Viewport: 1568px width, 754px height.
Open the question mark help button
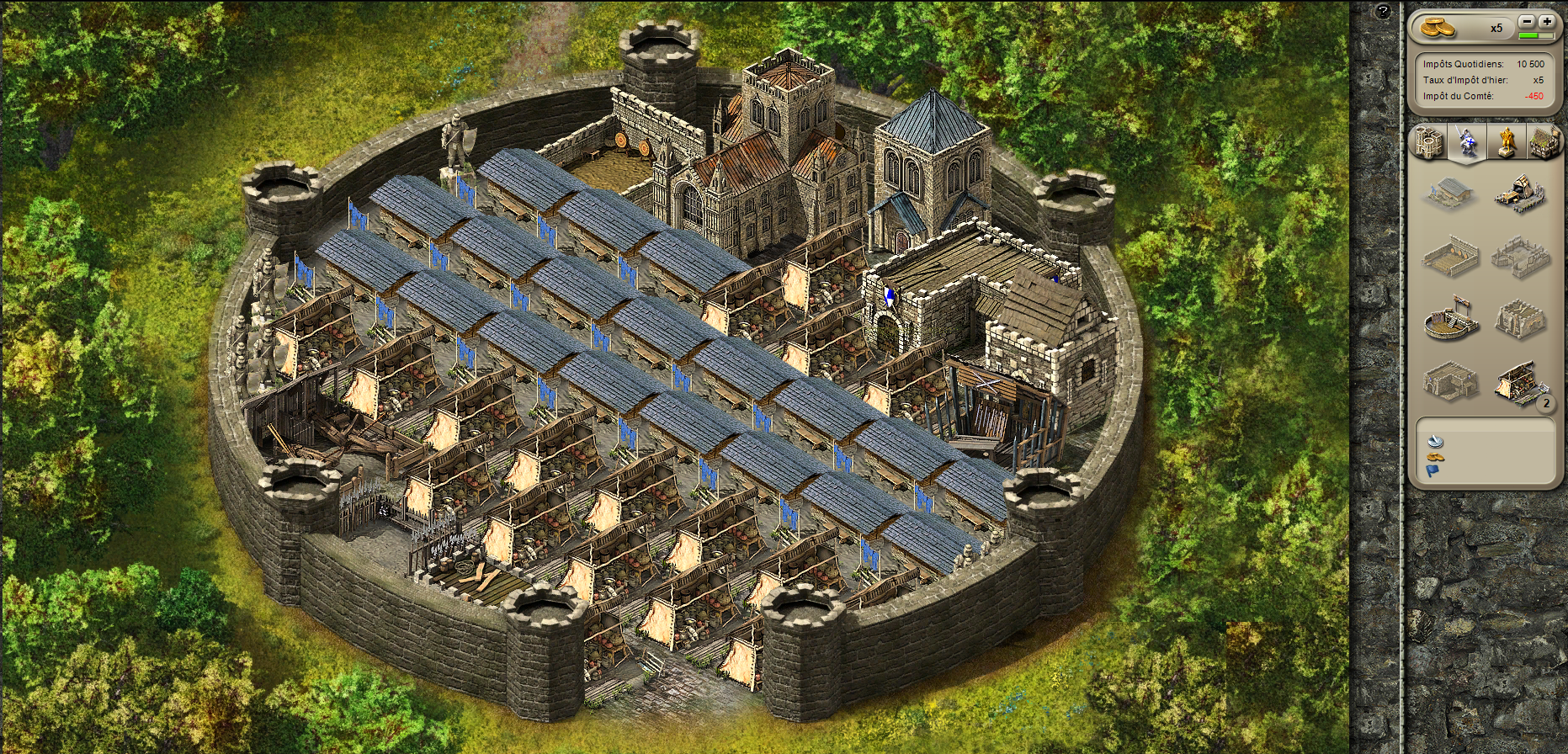coord(1383,12)
